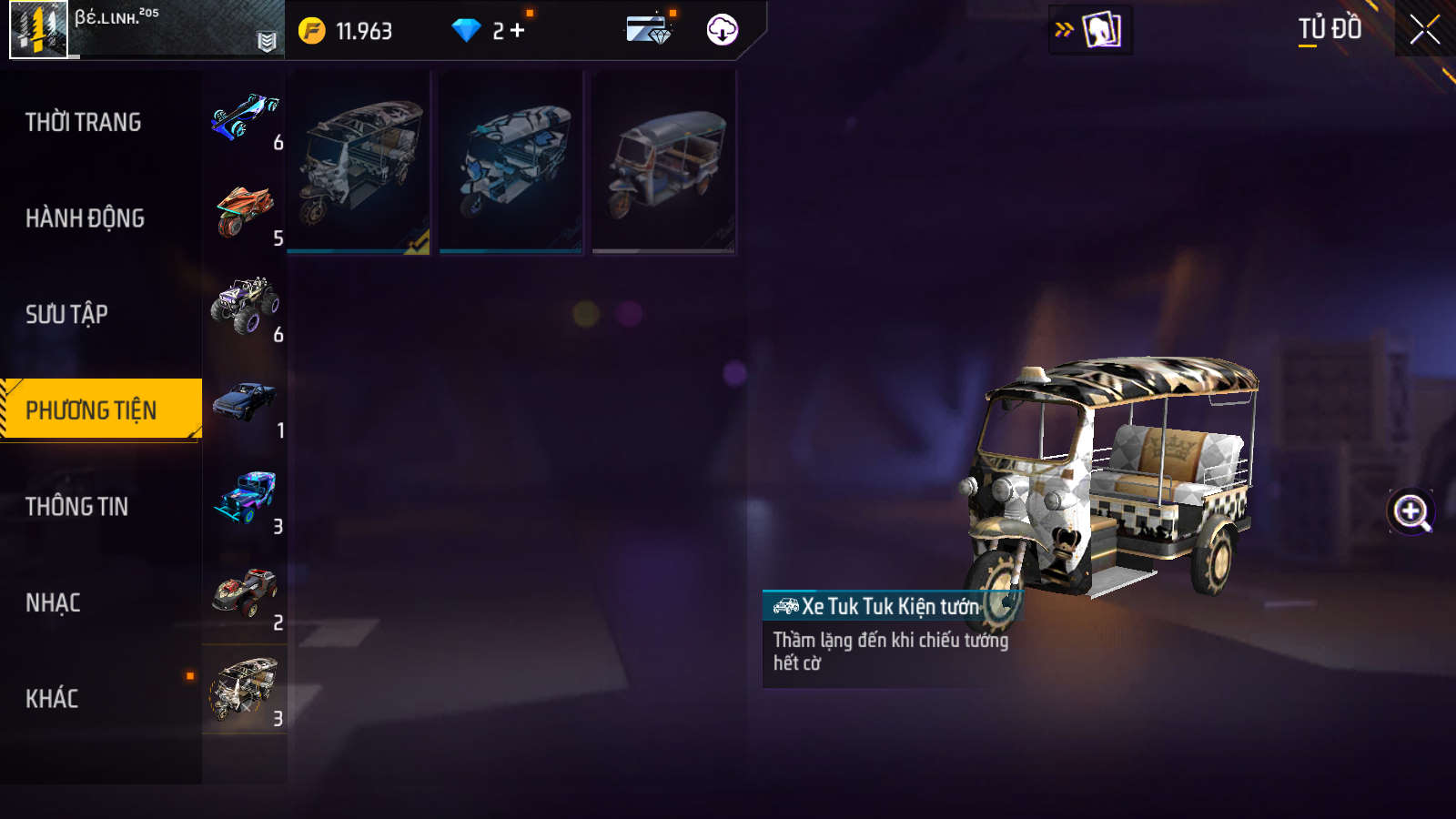
Task: Show the Khác category
Action: 52,699
